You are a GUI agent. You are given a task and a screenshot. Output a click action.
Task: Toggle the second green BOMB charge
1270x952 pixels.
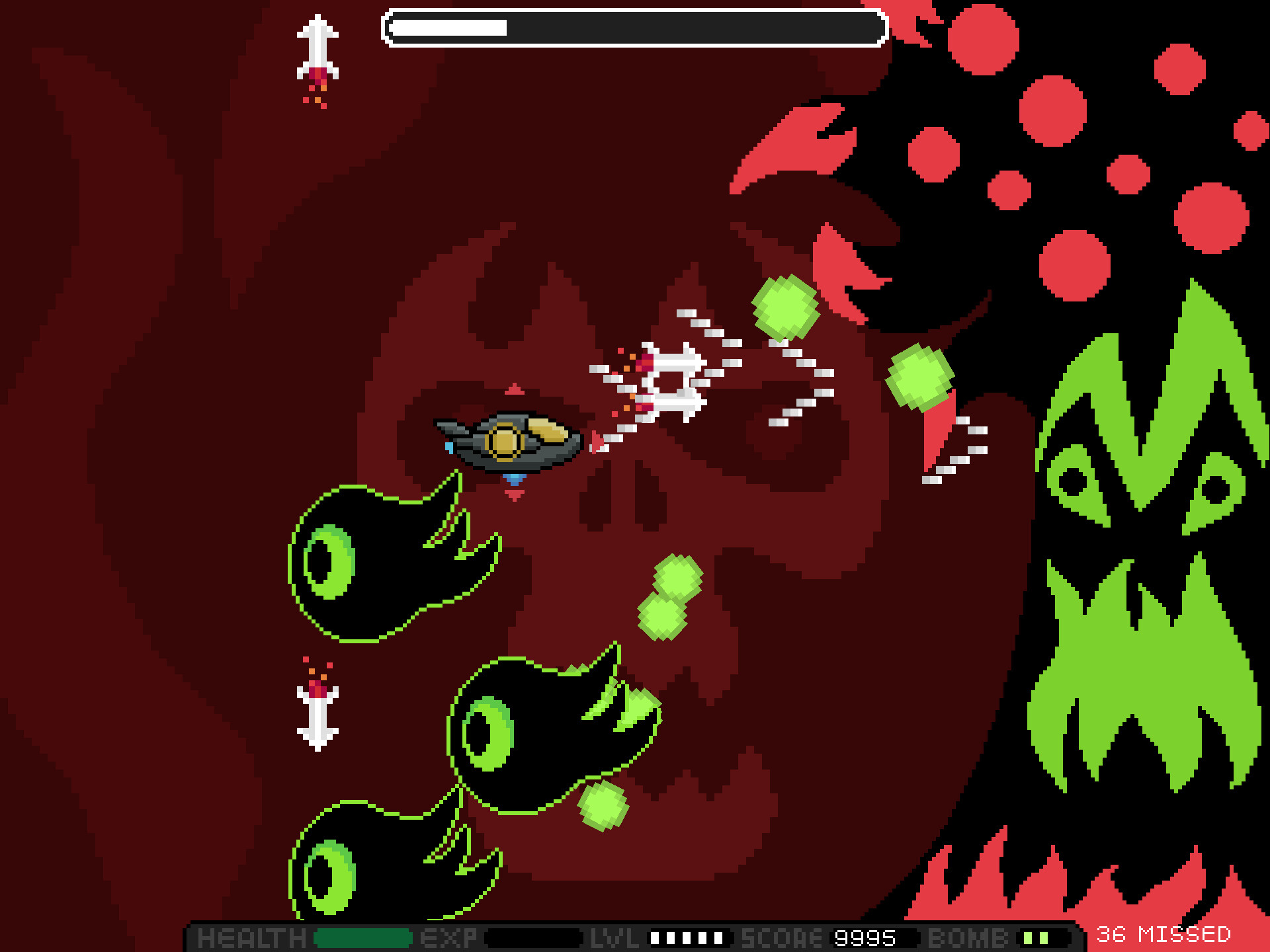(1044, 937)
